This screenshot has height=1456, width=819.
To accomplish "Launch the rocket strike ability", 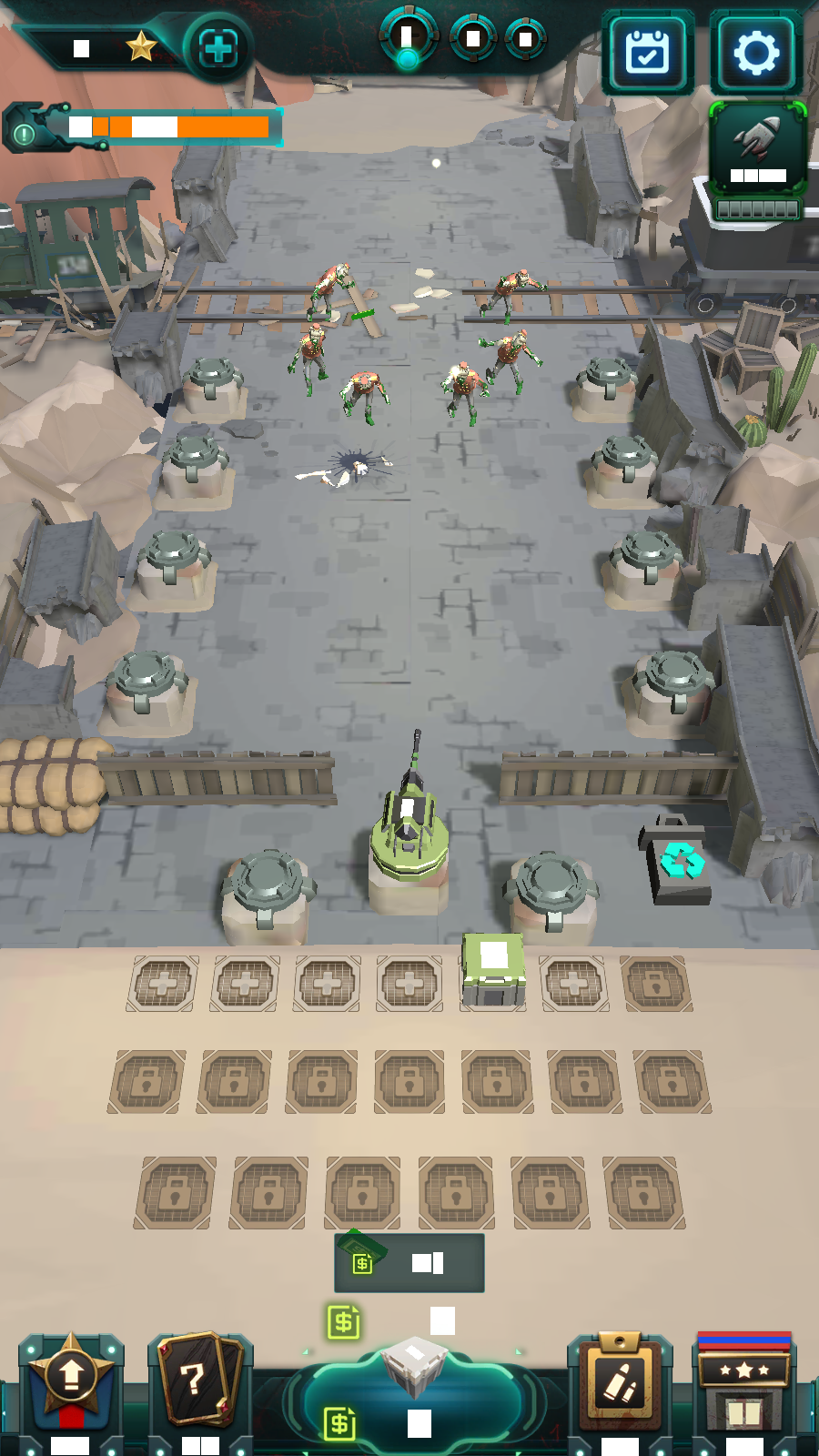I will point(757,150).
